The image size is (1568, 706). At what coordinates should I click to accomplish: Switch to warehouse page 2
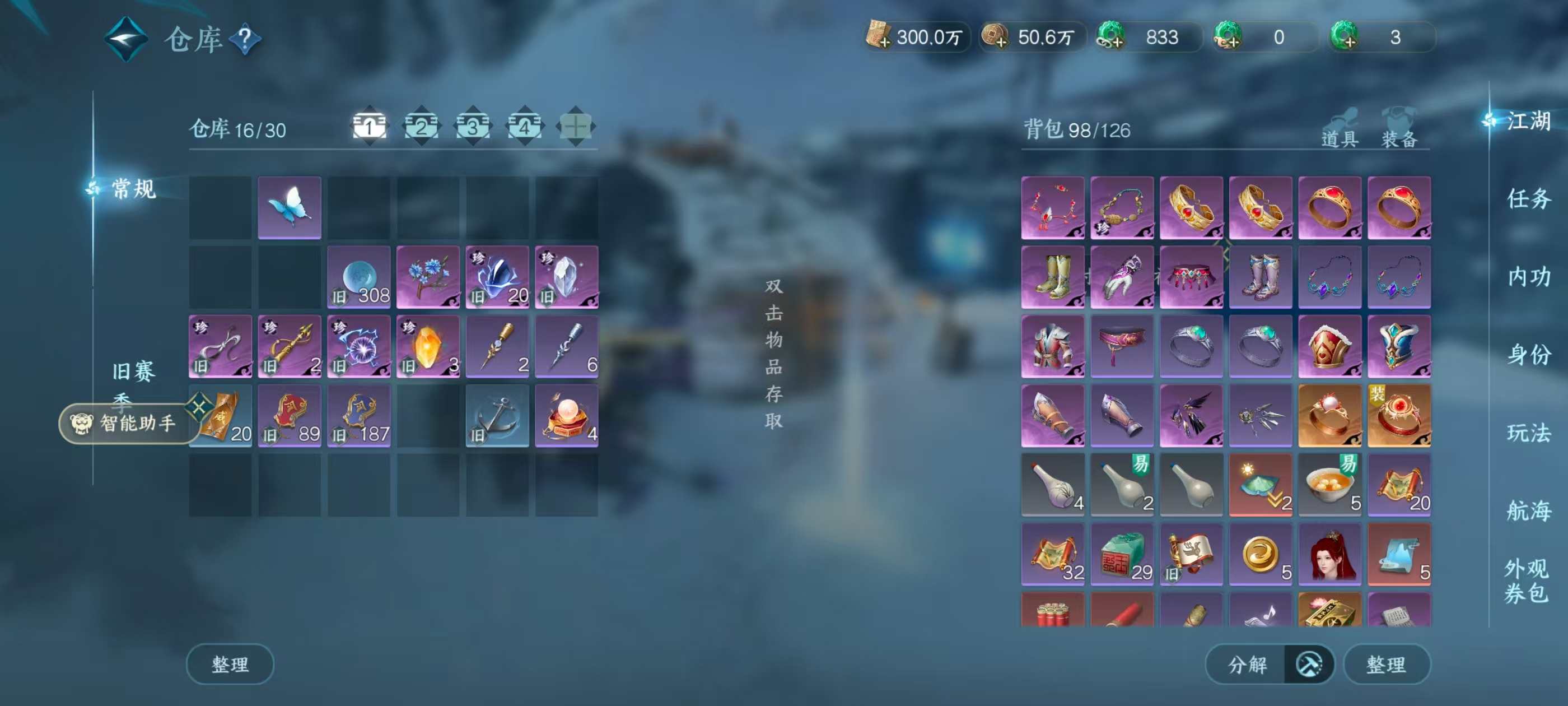421,127
